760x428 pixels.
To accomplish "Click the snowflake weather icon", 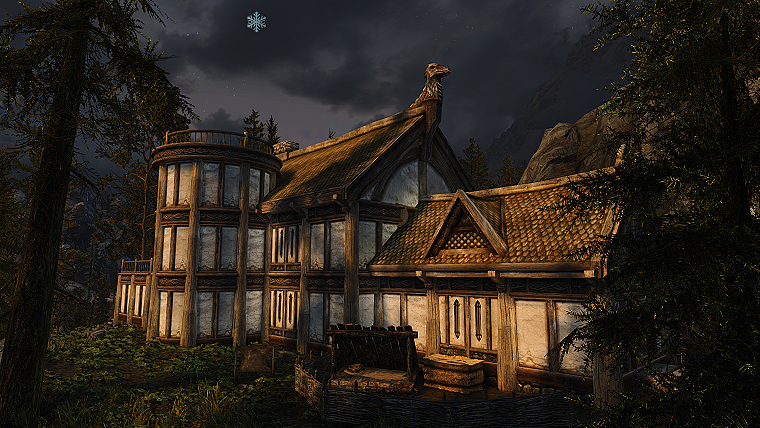I will pyautogui.click(x=256, y=21).
